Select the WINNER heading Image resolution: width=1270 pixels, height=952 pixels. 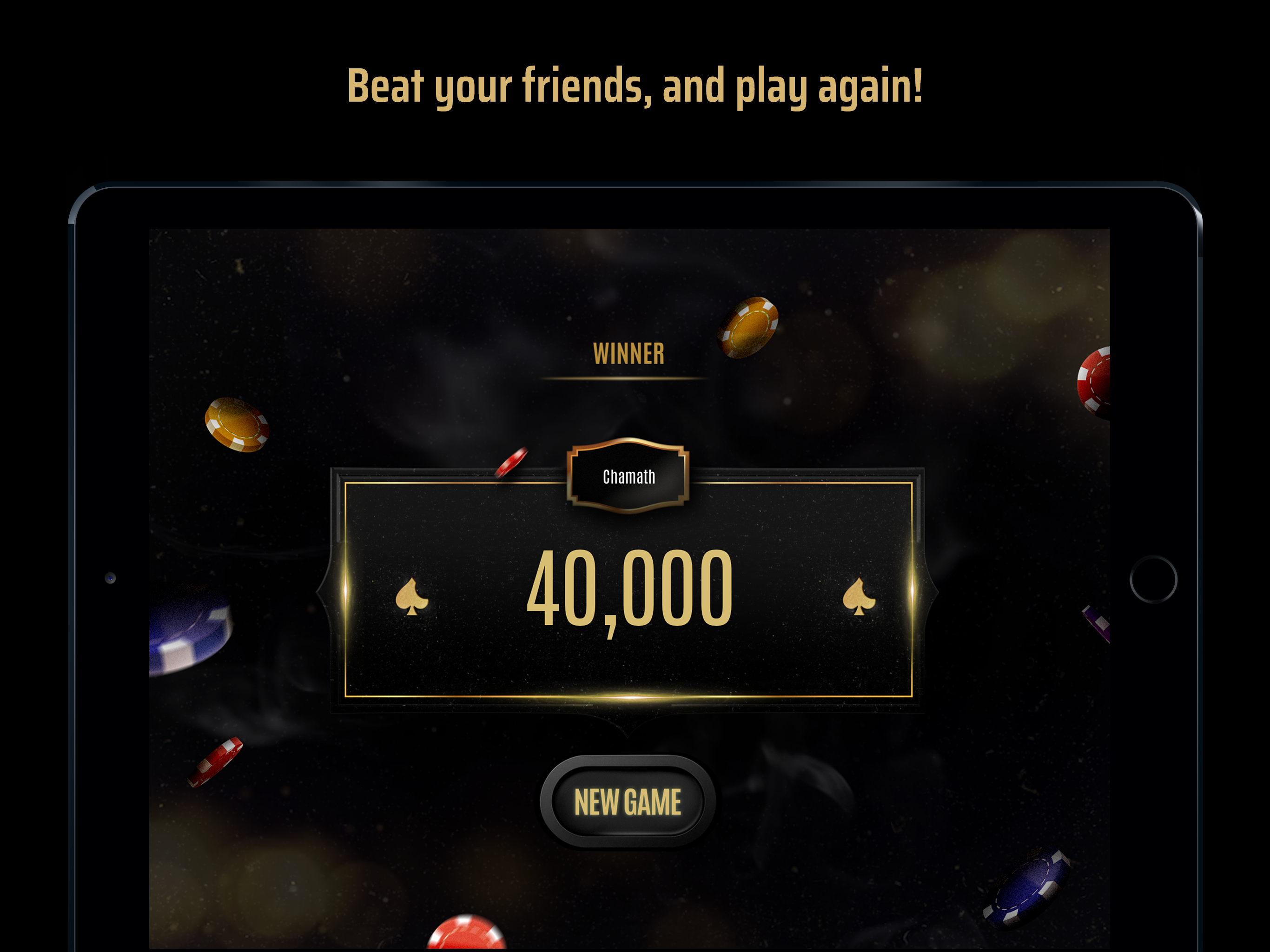pyautogui.click(x=628, y=353)
